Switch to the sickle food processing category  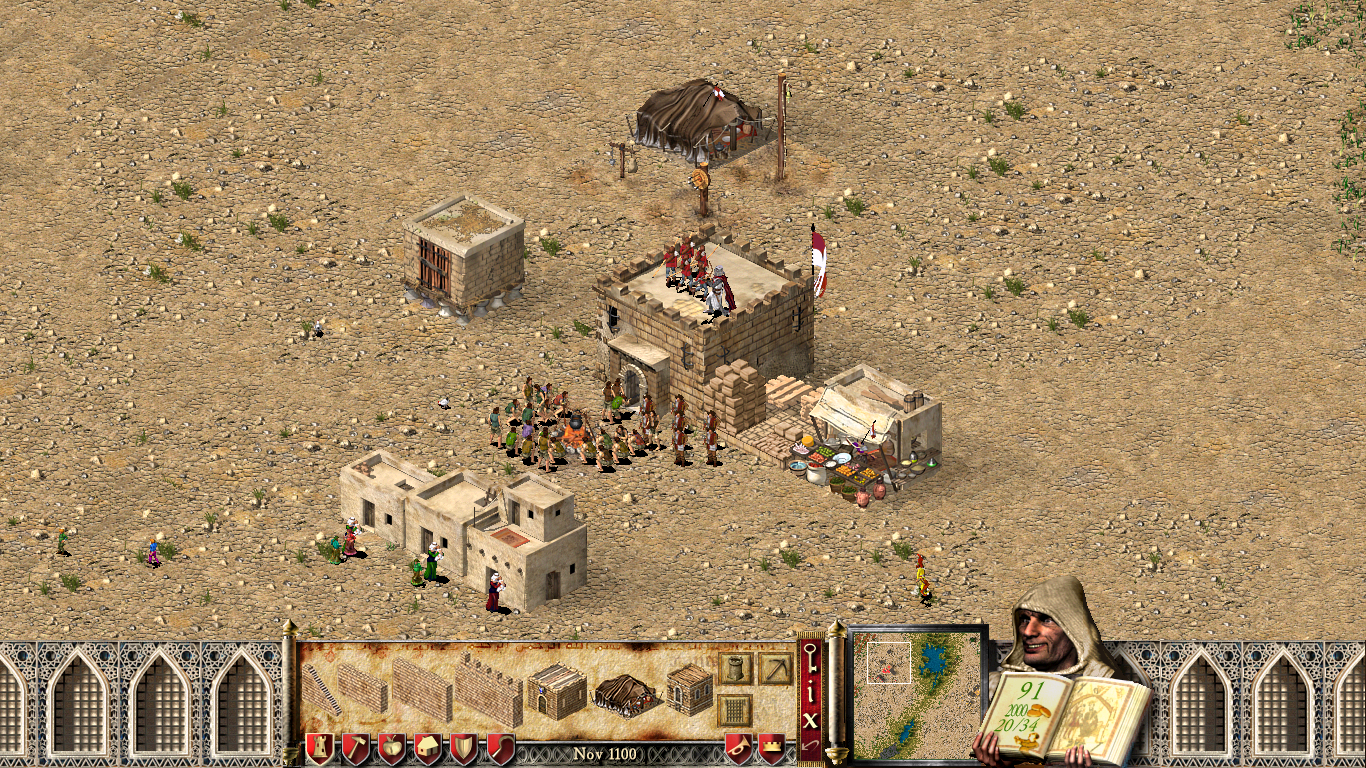coord(500,748)
